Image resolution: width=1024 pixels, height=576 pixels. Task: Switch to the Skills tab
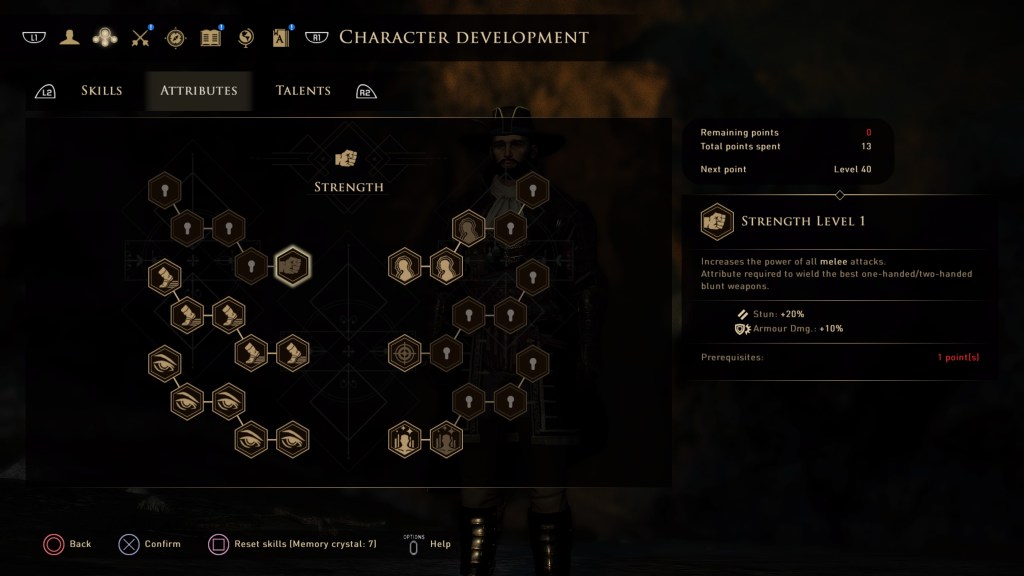[x=101, y=91]
